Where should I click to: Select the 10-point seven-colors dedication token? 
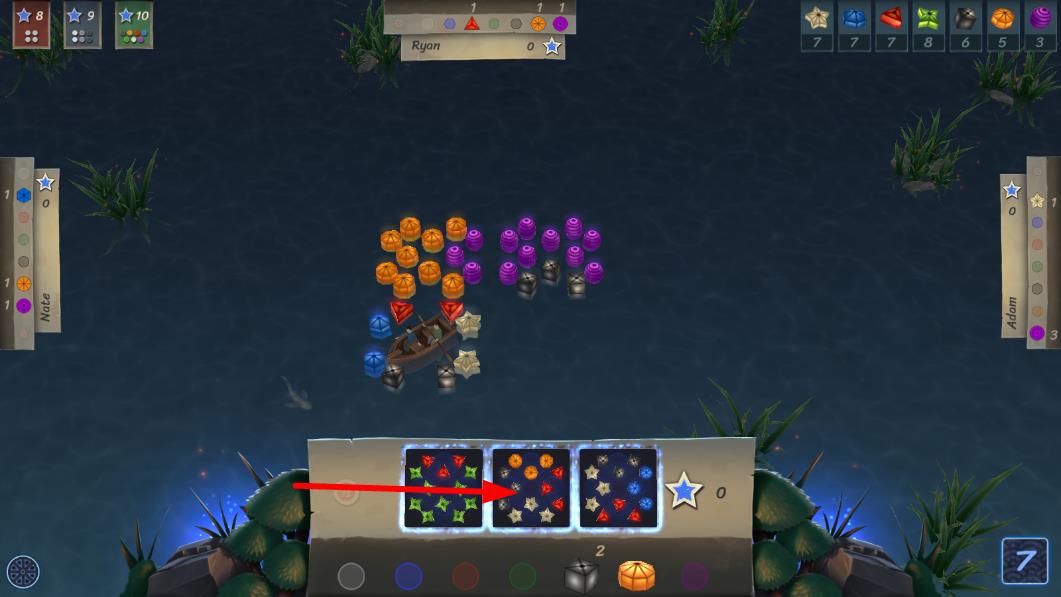click(134, 25)
